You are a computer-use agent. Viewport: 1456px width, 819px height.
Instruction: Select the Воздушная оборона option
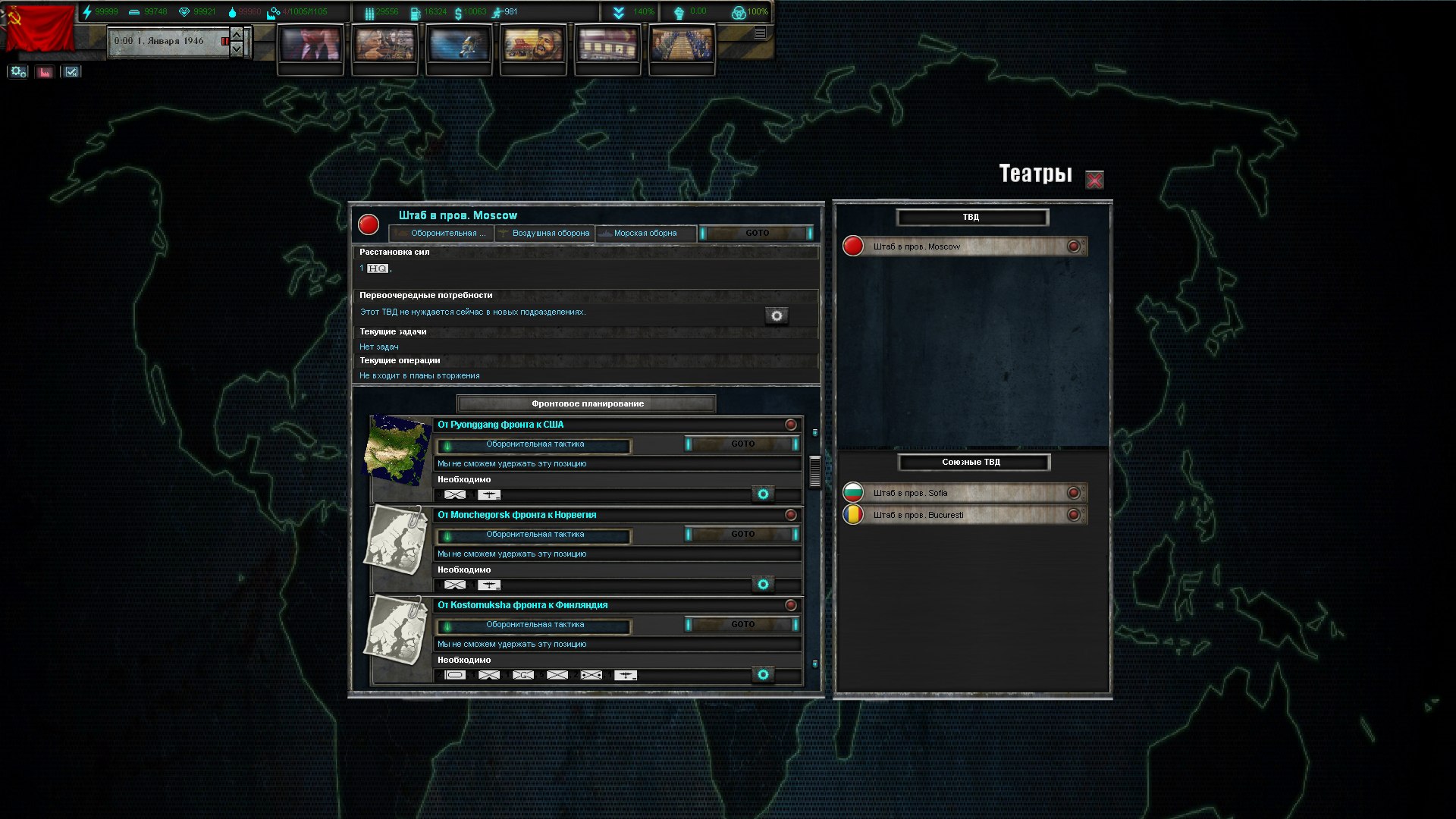pyautogui.click(x=545, y=234)
